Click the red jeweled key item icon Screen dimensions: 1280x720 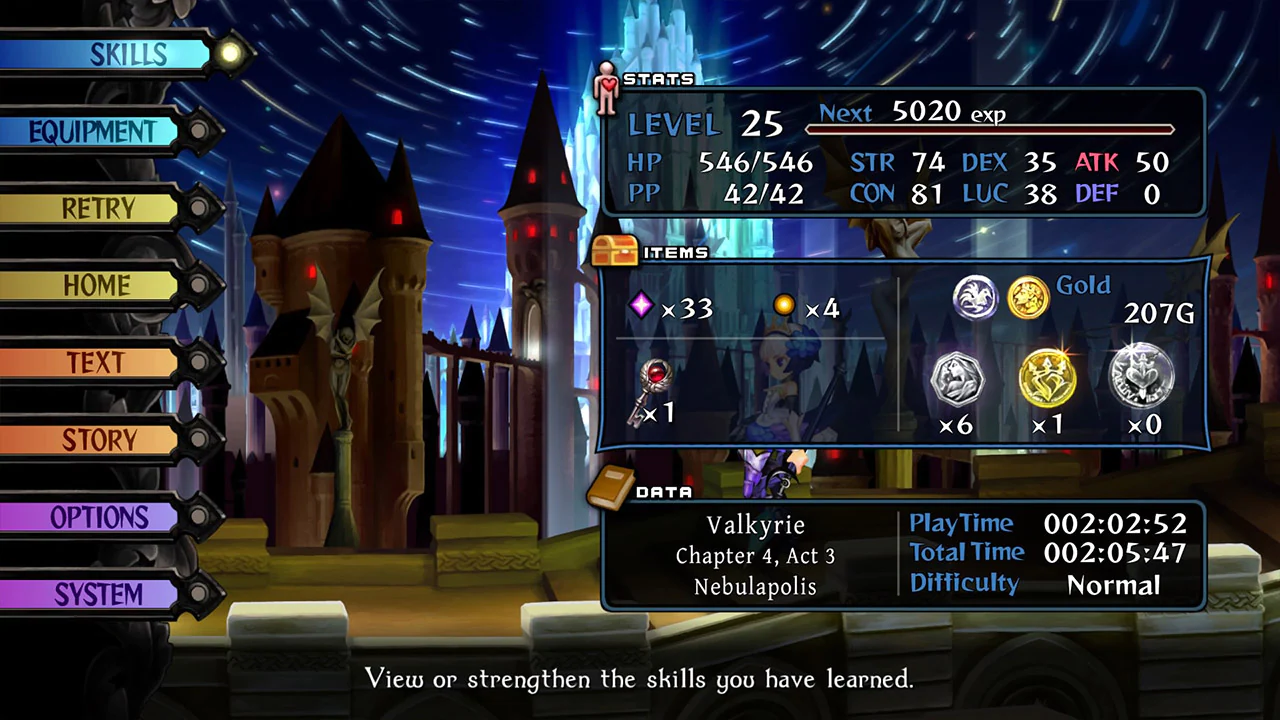click(x=655, y=380)
